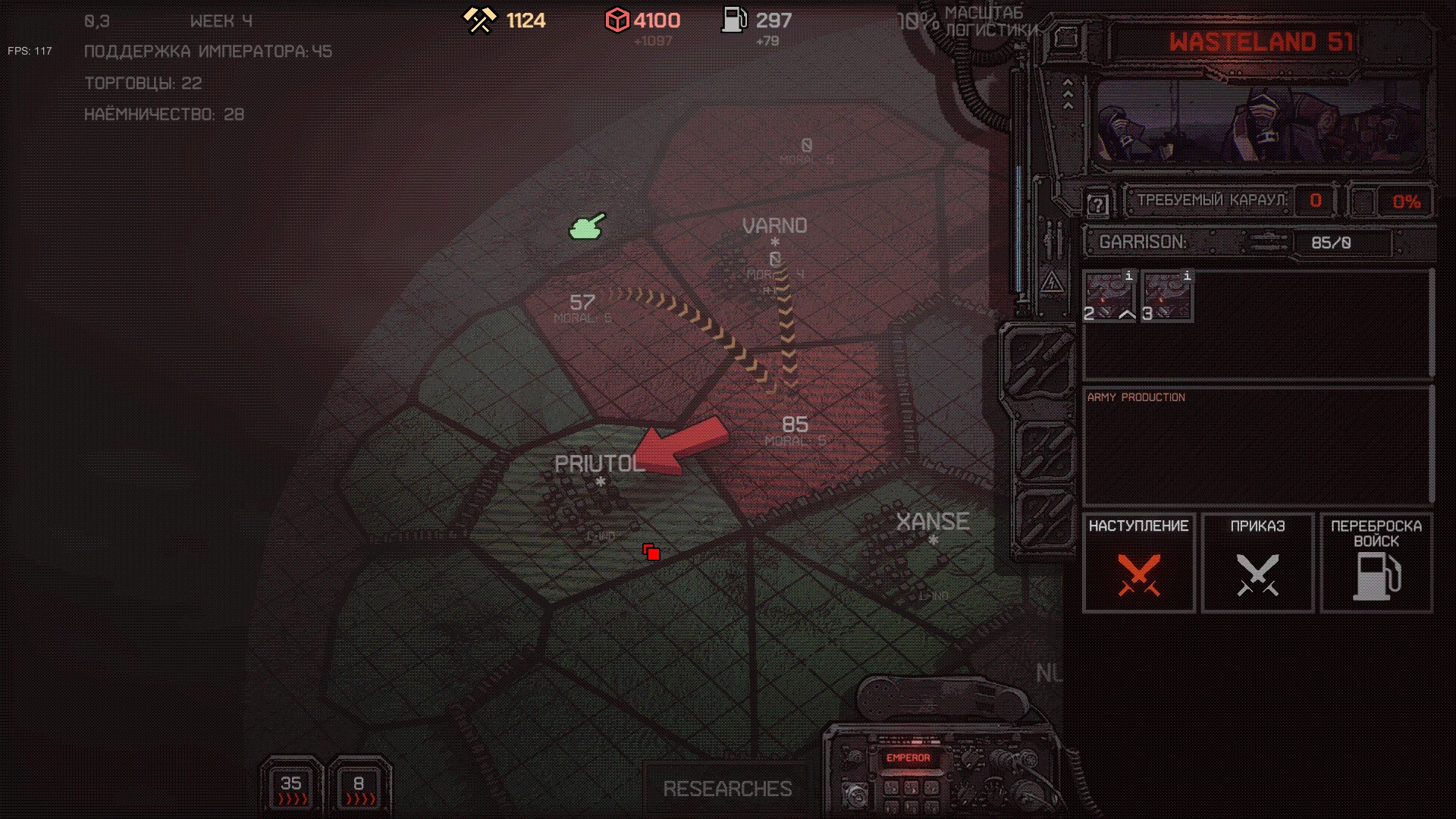The image size is (1456, 819).
Task: Click the green tank unit marker
Action: tap(587, 226)
